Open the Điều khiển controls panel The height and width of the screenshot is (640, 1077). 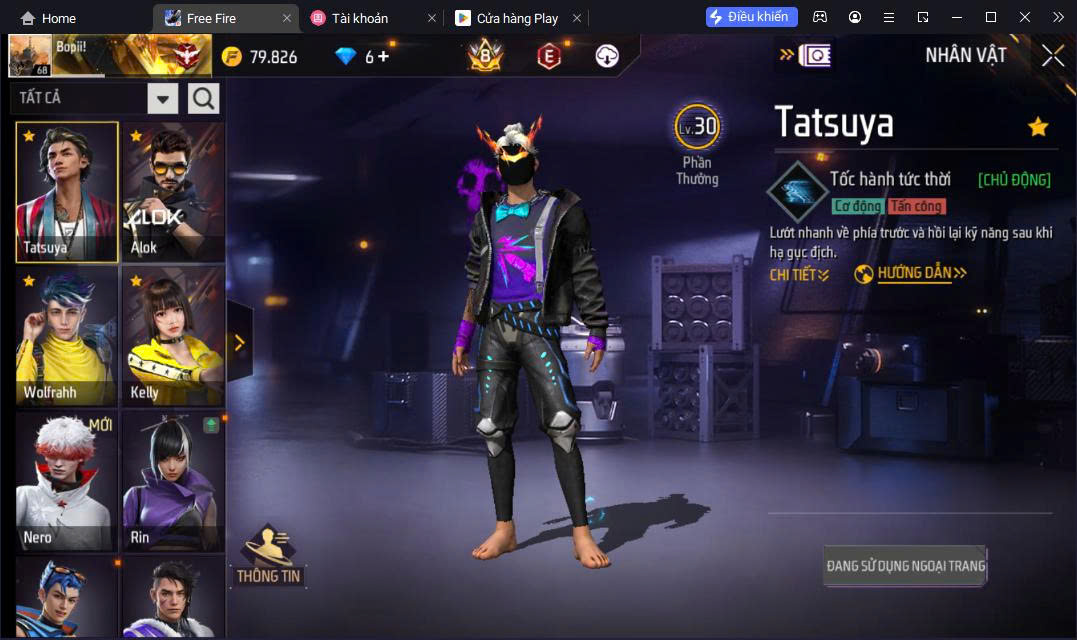point(751,17)
